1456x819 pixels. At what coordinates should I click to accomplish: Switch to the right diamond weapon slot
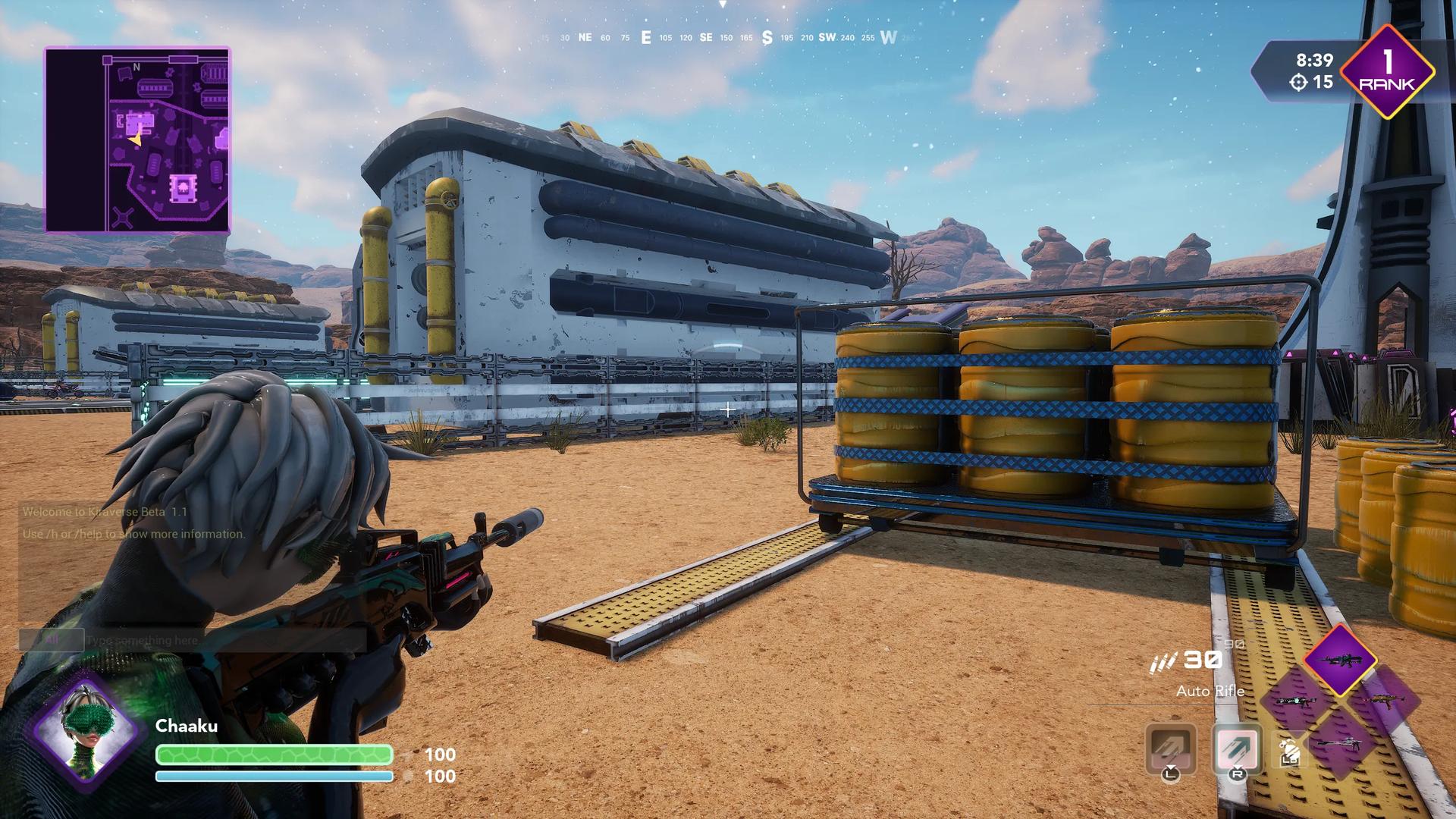(1385, 701)
